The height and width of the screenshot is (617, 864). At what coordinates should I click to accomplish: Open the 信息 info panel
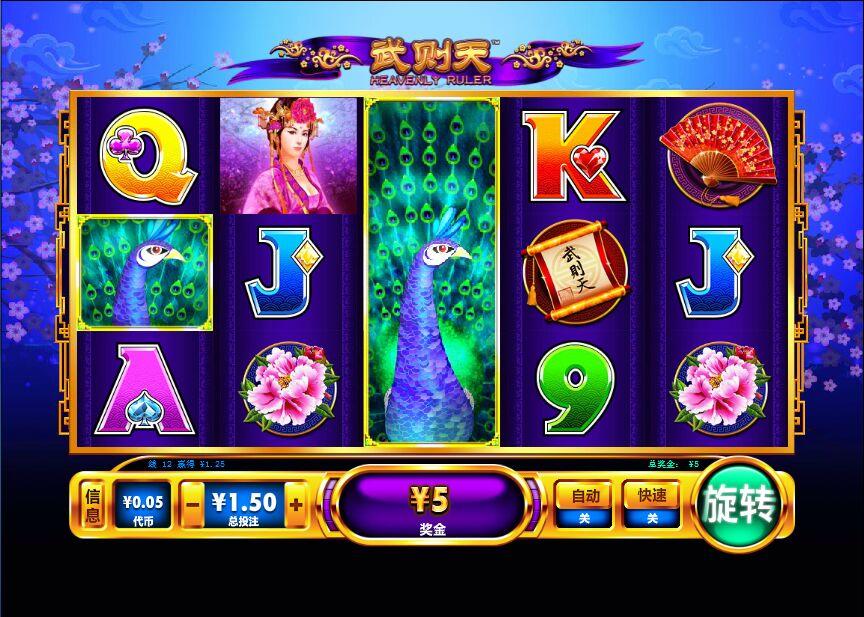(x=93, y=506)
